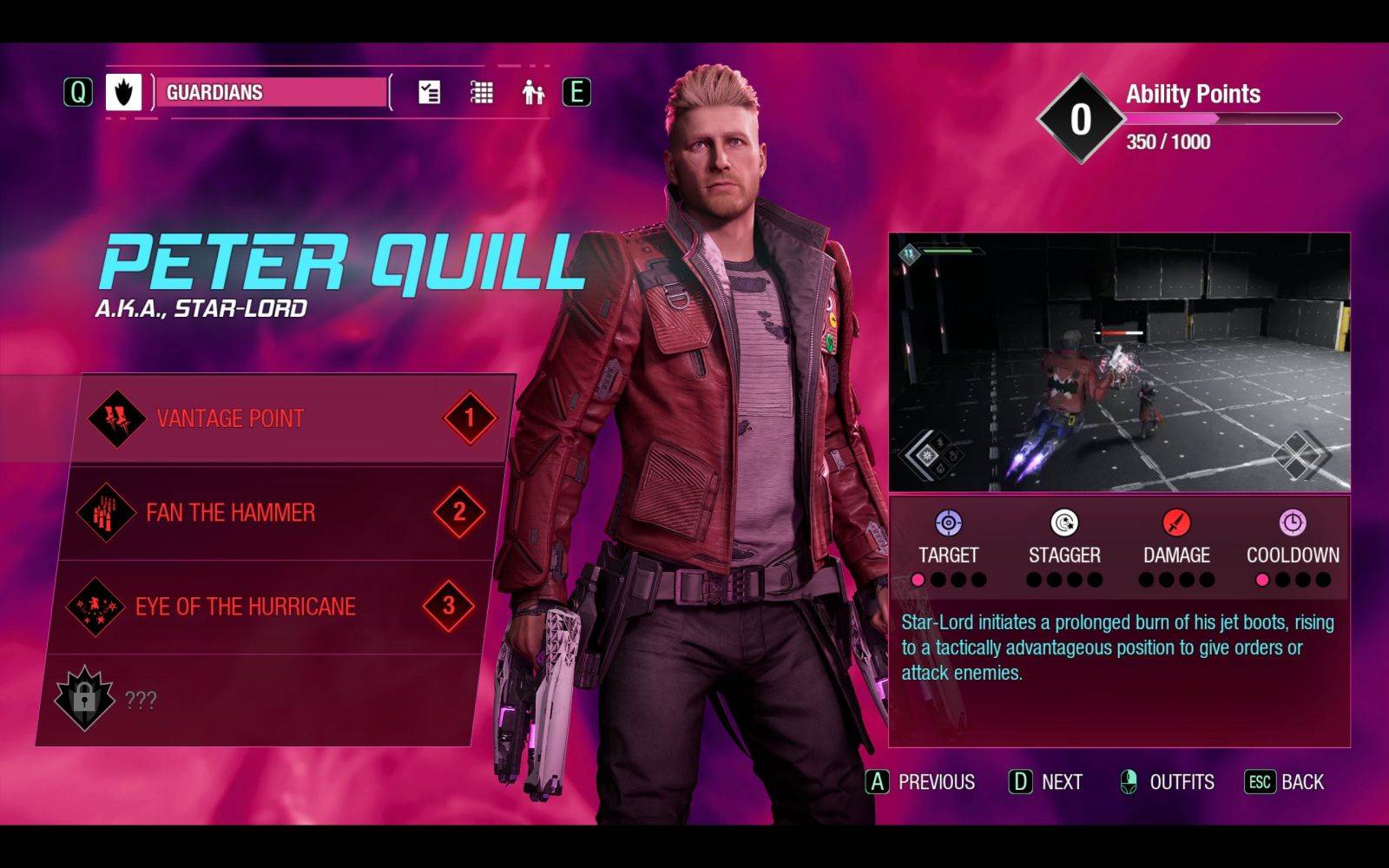This screenshot has height=868, width=1389.
Task: Click the Target crosshair stat icon
Action: coord(950,523)
